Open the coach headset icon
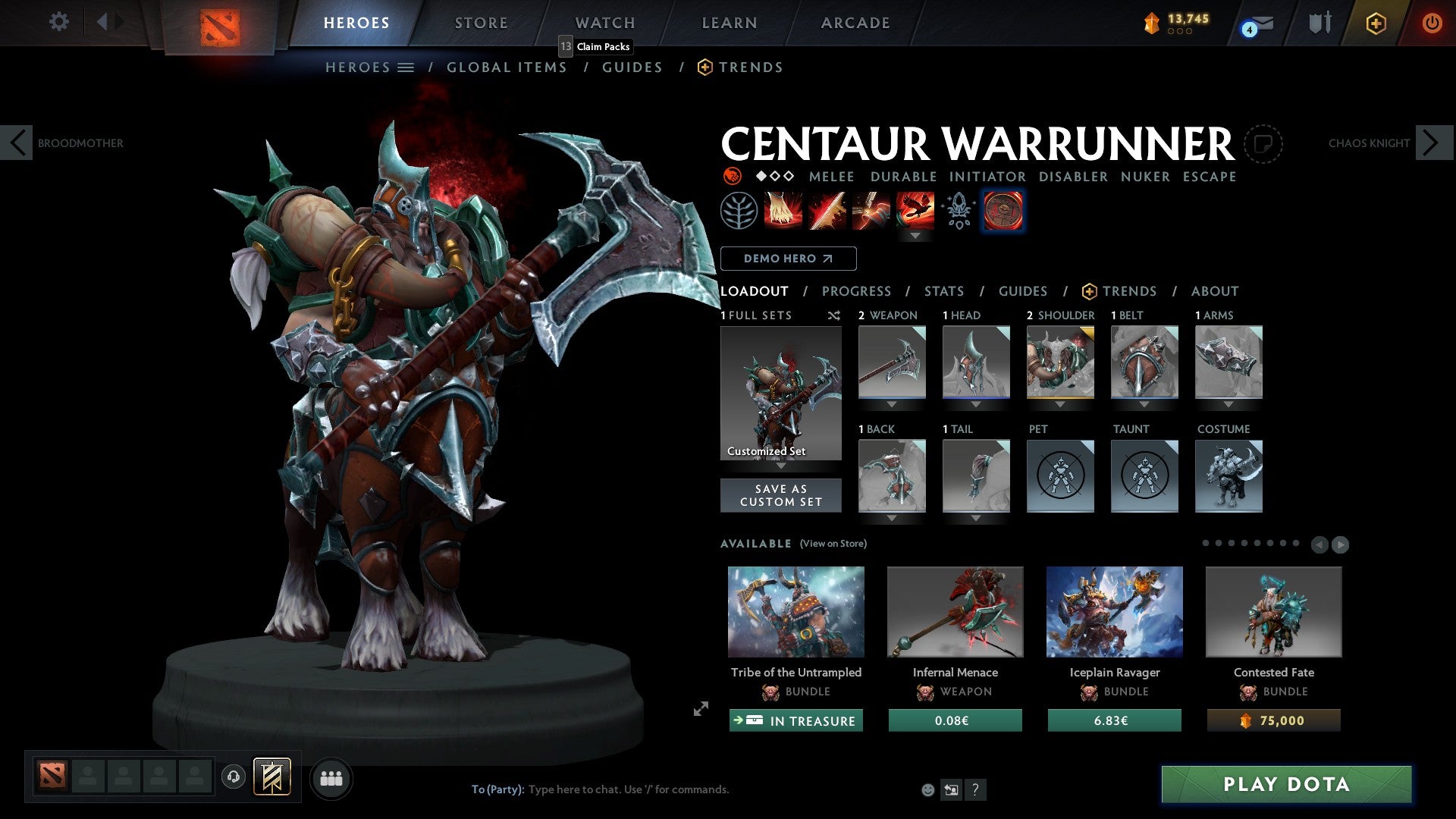 [233, 777]
